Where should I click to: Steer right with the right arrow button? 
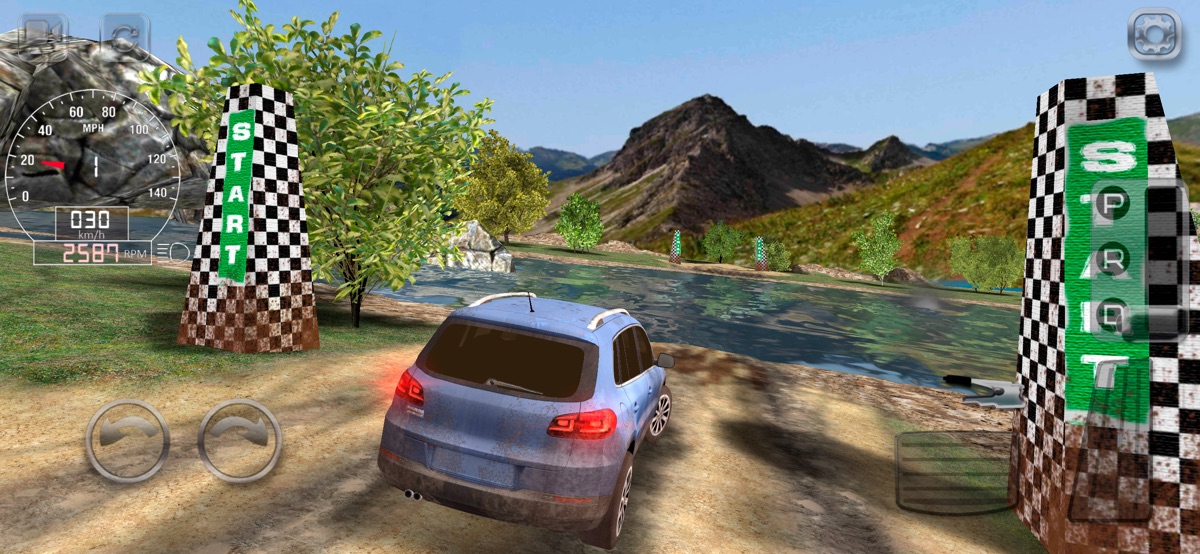[x=239, y=441]
